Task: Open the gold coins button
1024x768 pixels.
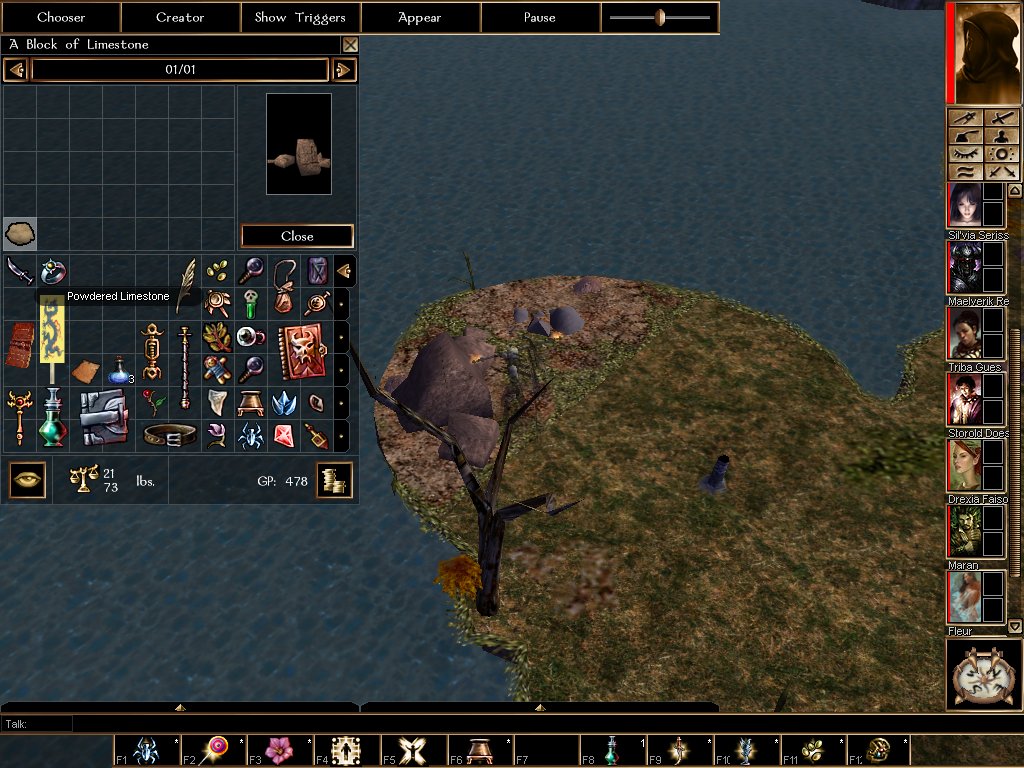Action: (335, 481)
